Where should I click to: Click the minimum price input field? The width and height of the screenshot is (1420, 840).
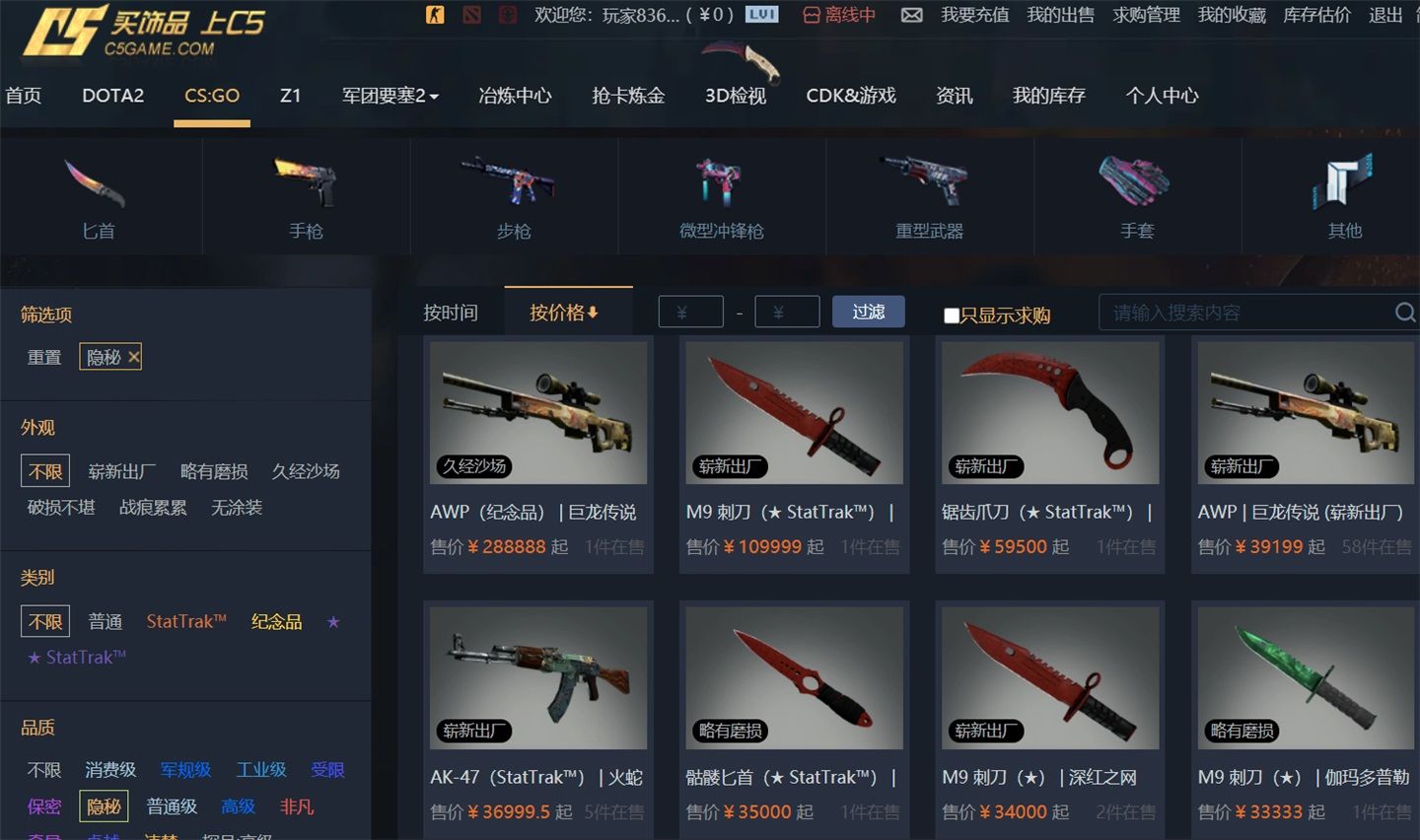click(x=690, y=311)
